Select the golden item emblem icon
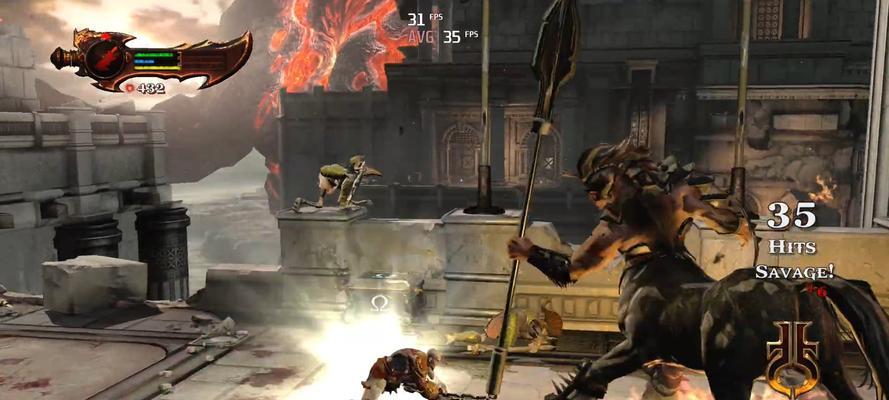This screenshot has width=889, height=400. point(792,359)
